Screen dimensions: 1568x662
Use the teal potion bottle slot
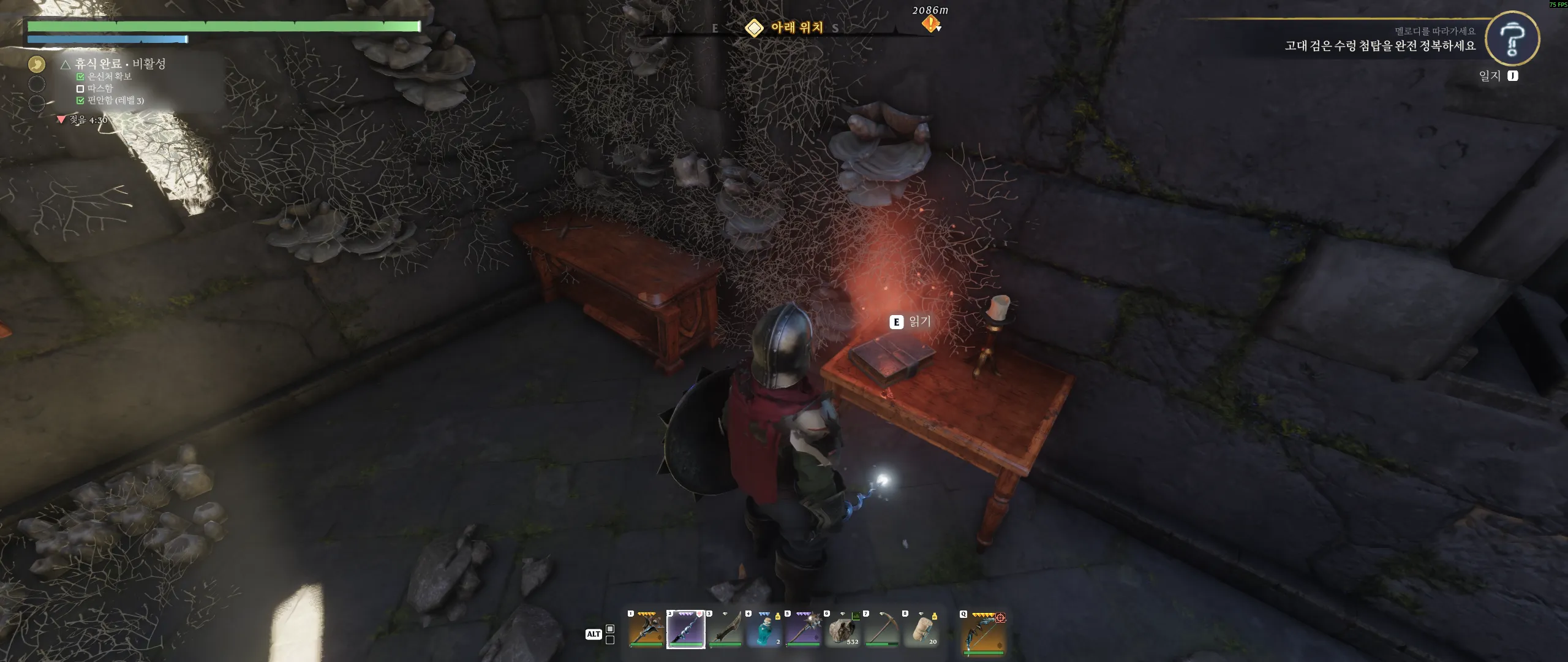point(764,630)
